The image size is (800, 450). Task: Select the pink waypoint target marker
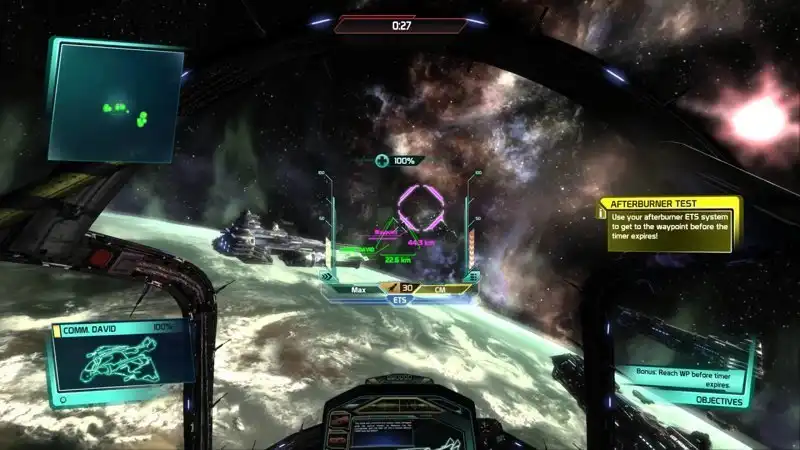point(421,208)
